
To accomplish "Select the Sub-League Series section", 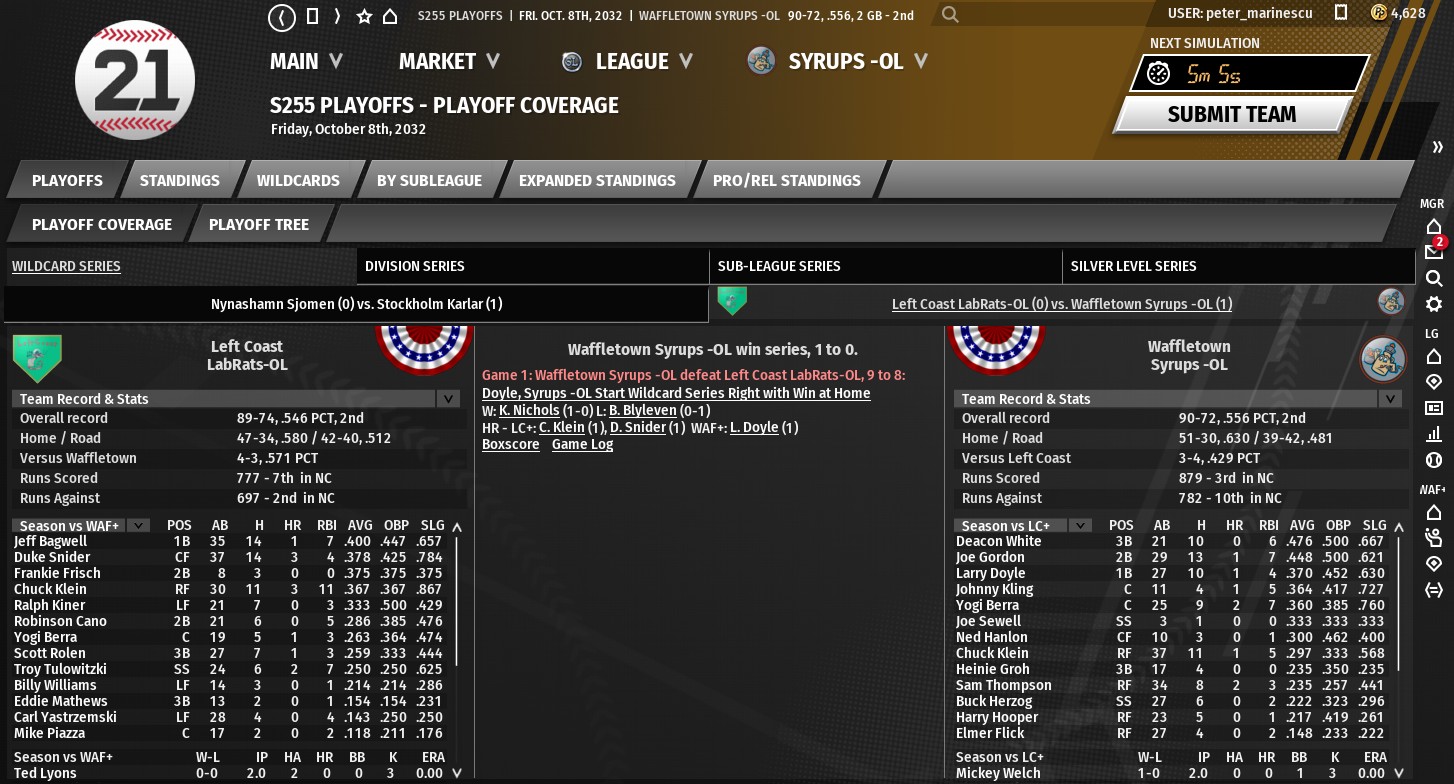I will 778,266.
